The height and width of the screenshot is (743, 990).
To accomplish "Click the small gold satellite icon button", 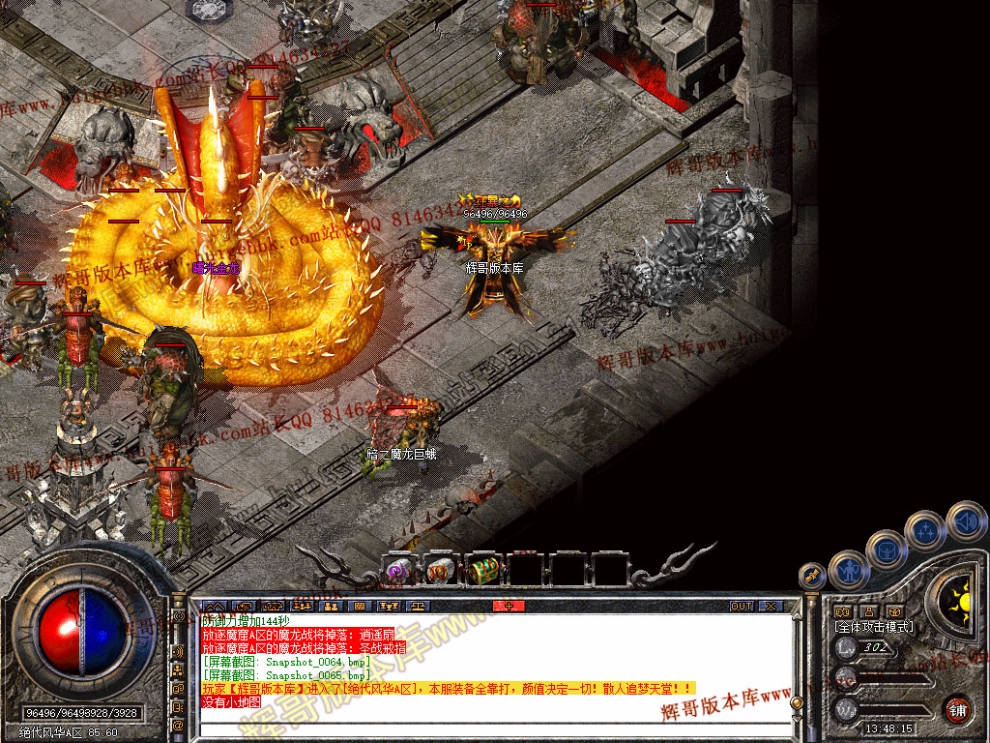I will (x=812, y=576).
